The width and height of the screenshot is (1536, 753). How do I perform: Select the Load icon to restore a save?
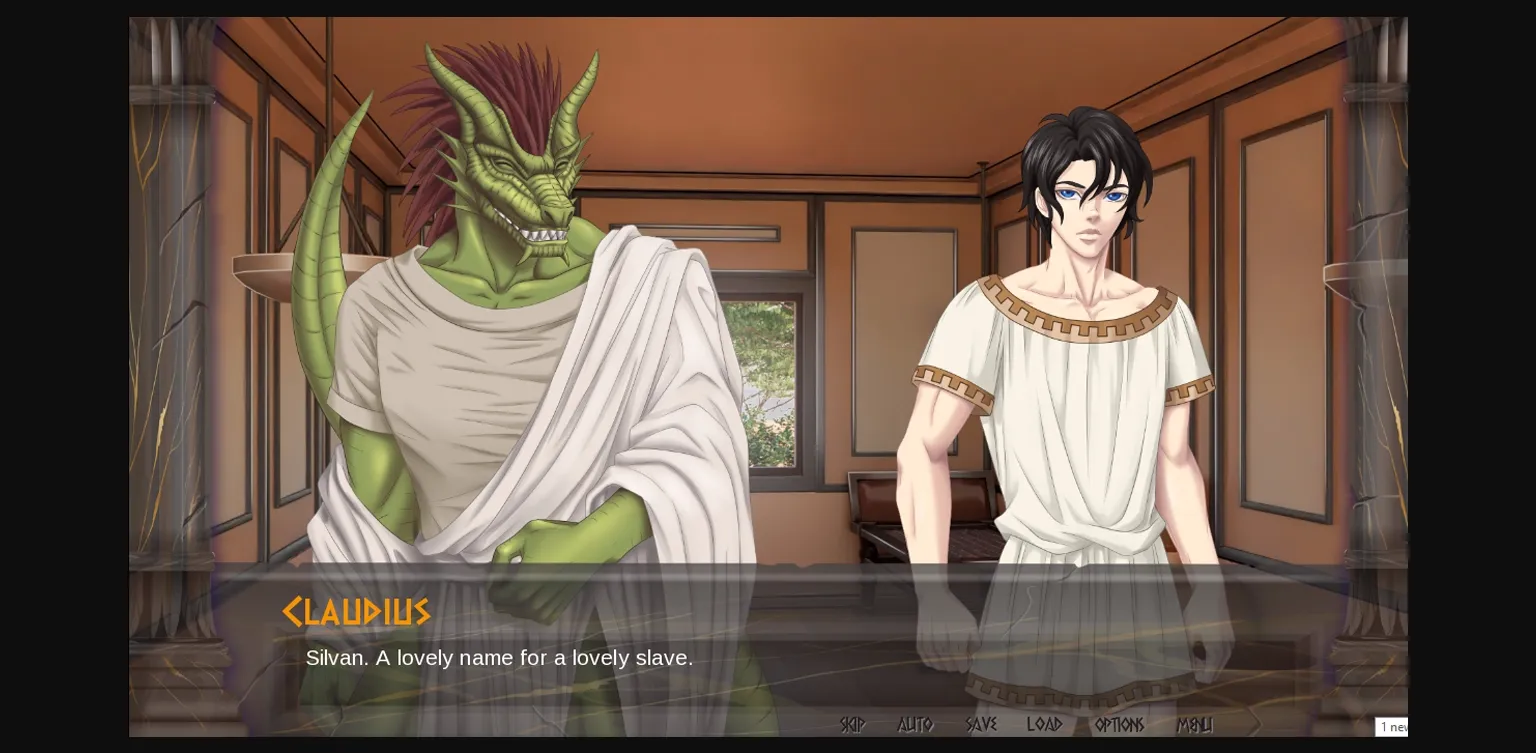pyautogui.click(x=1044, y=725)
